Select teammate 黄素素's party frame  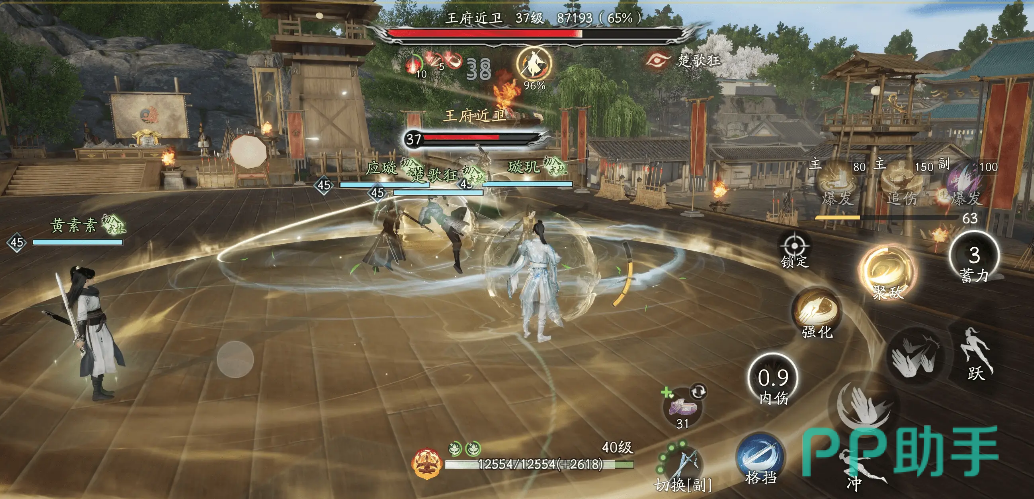75,232
